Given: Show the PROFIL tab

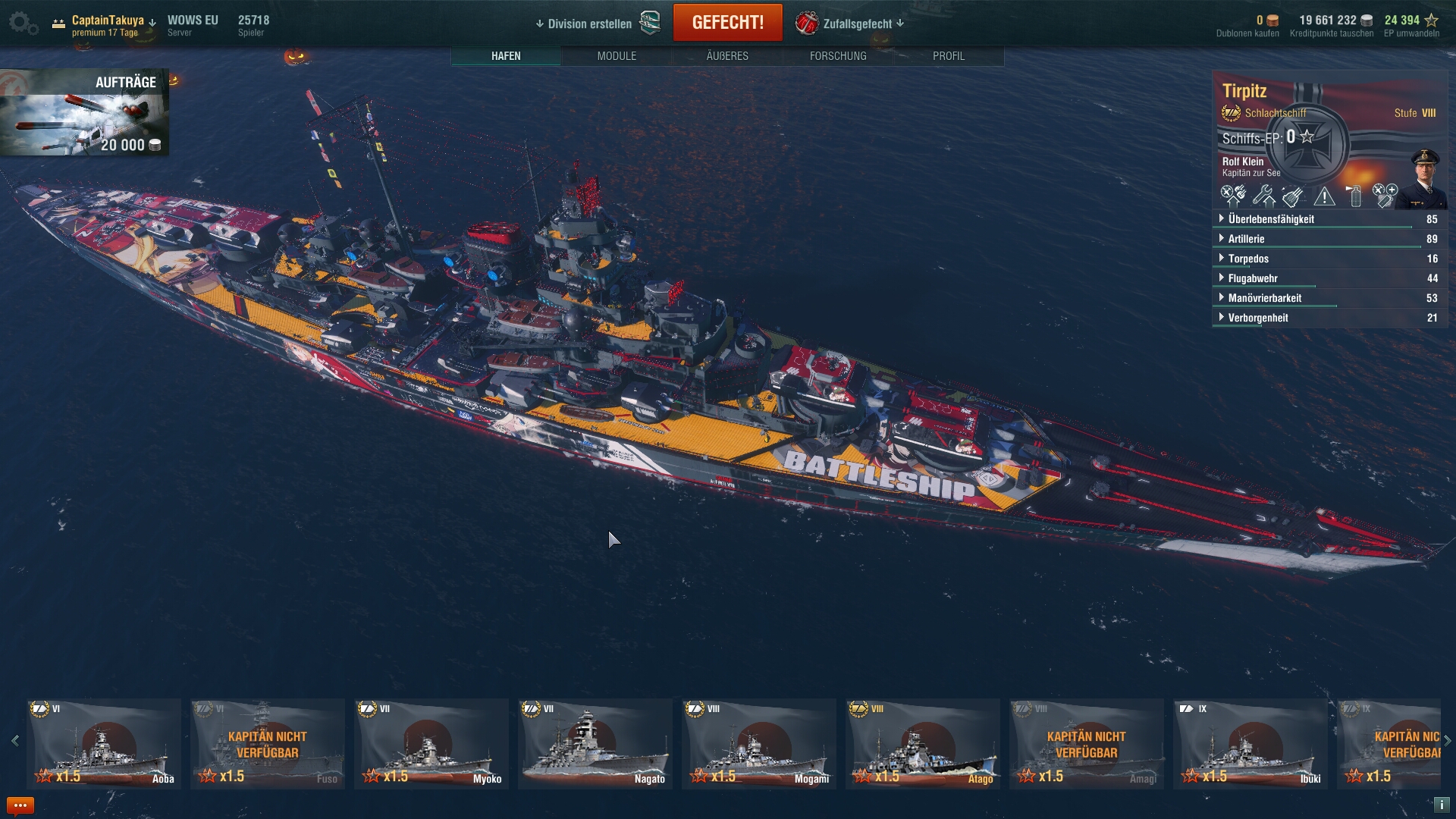Looking at the screenshot, I should click(x=949, y=56).
